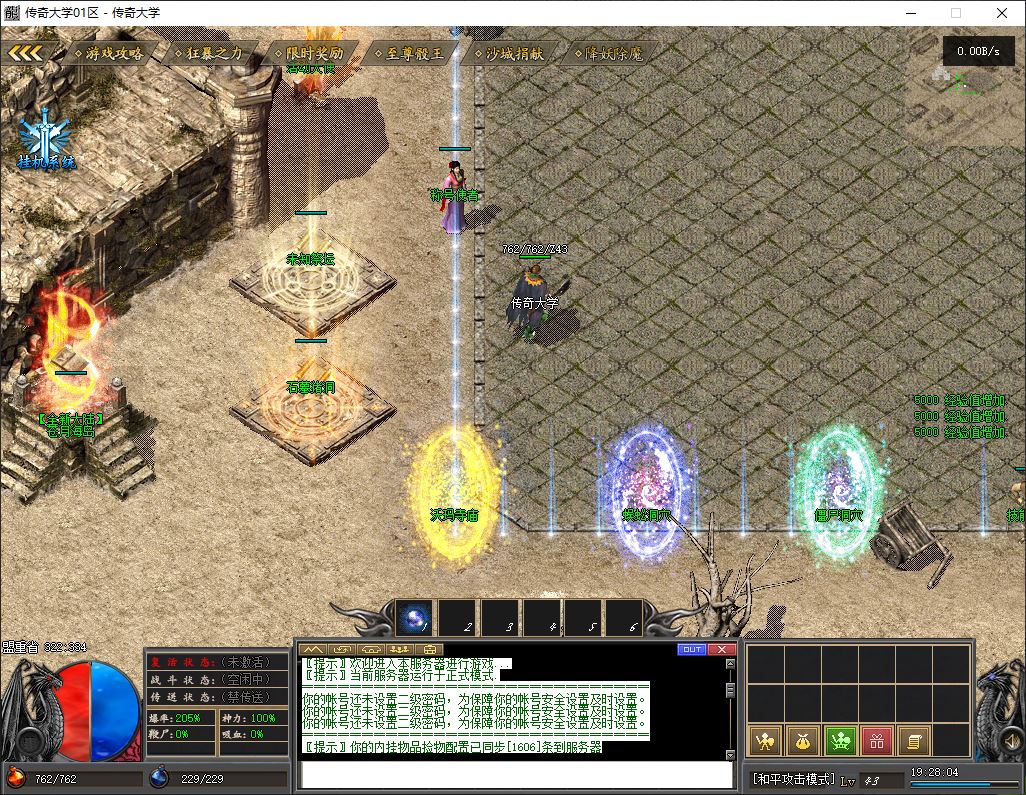
Task: Click the blue OUT button on chat panel
Action: click(691, 649)
